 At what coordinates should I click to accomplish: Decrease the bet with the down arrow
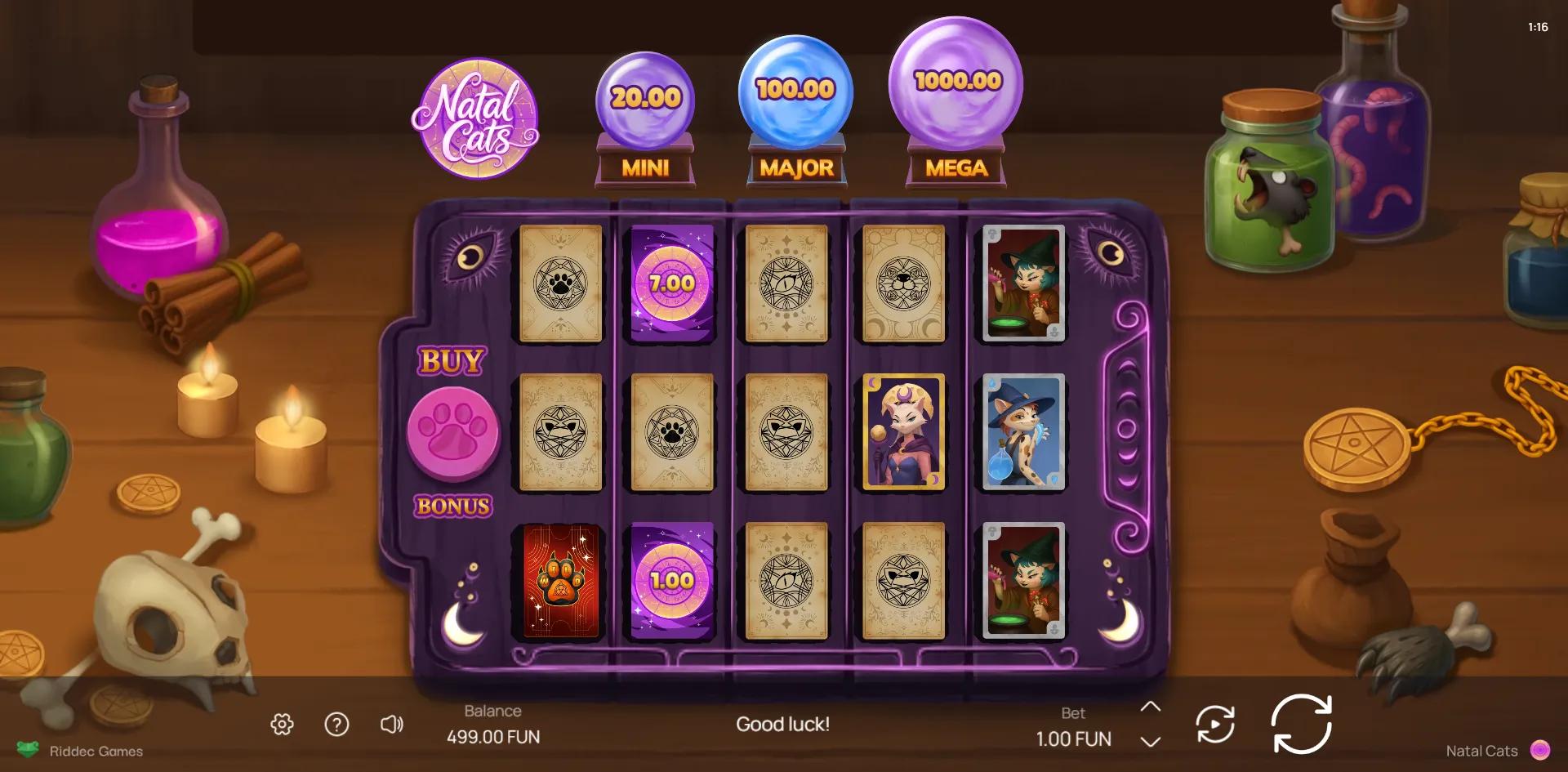(1151, 740)
